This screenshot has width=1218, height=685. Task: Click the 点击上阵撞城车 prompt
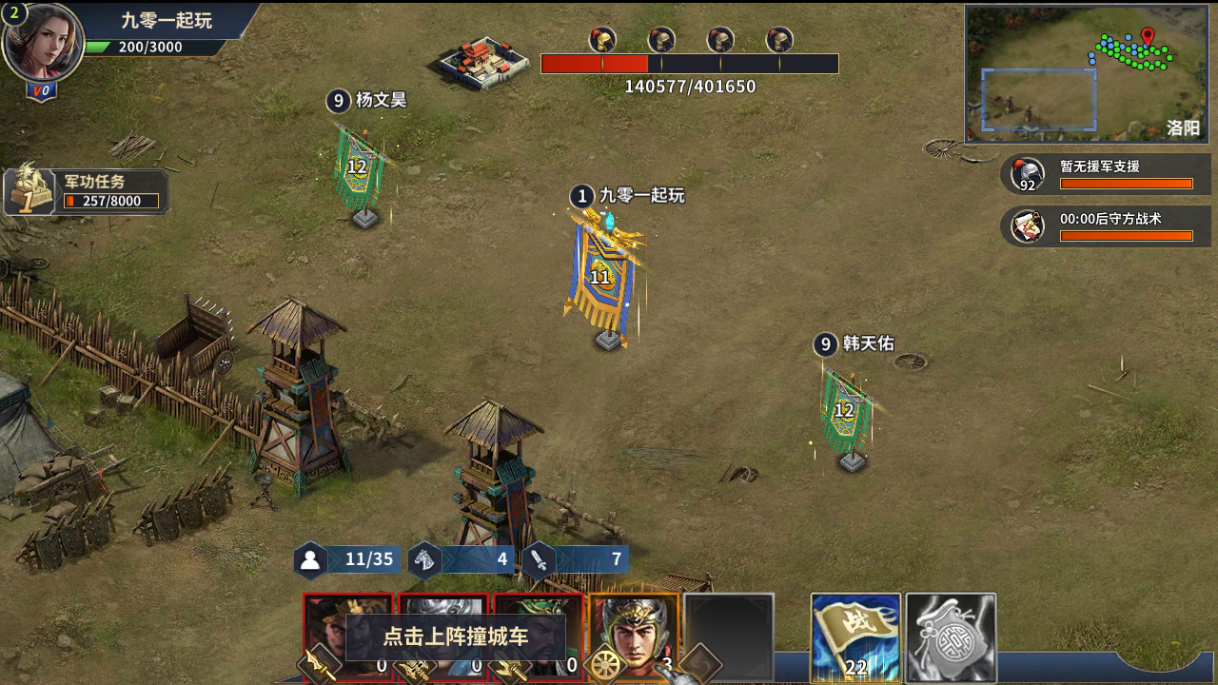pos(455,636)
